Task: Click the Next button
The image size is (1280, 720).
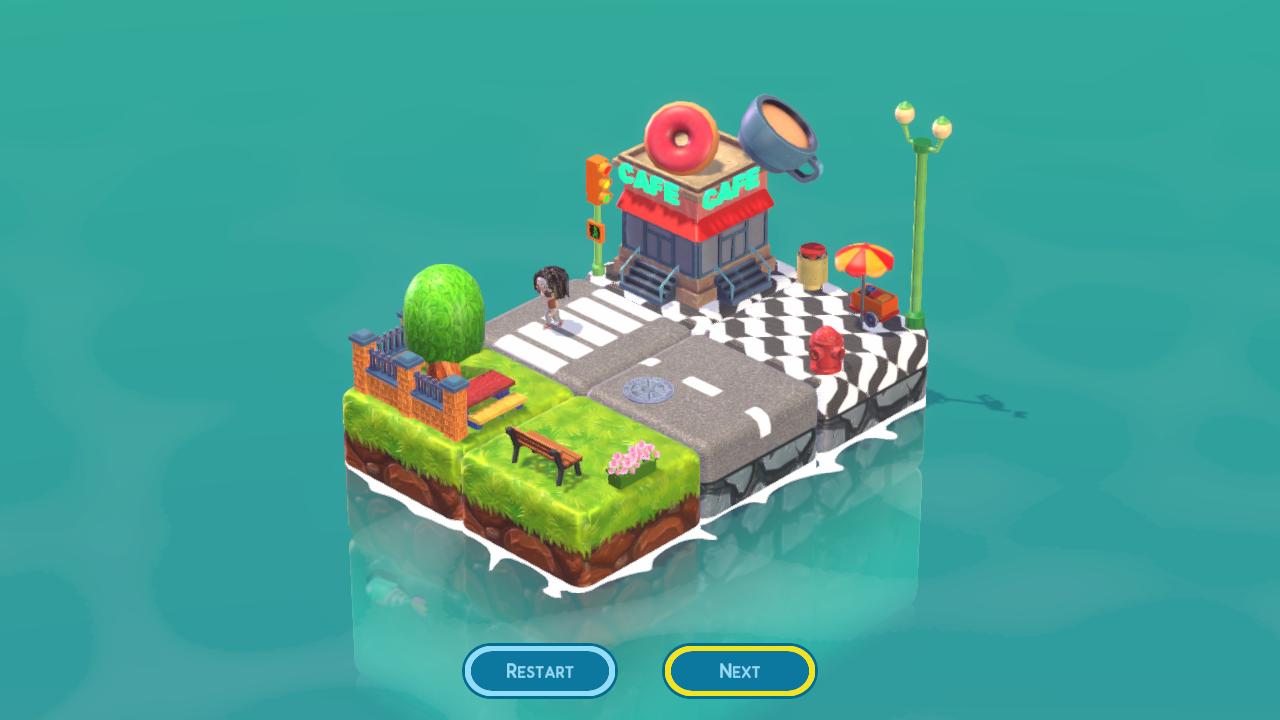Action: pos(739,671)
